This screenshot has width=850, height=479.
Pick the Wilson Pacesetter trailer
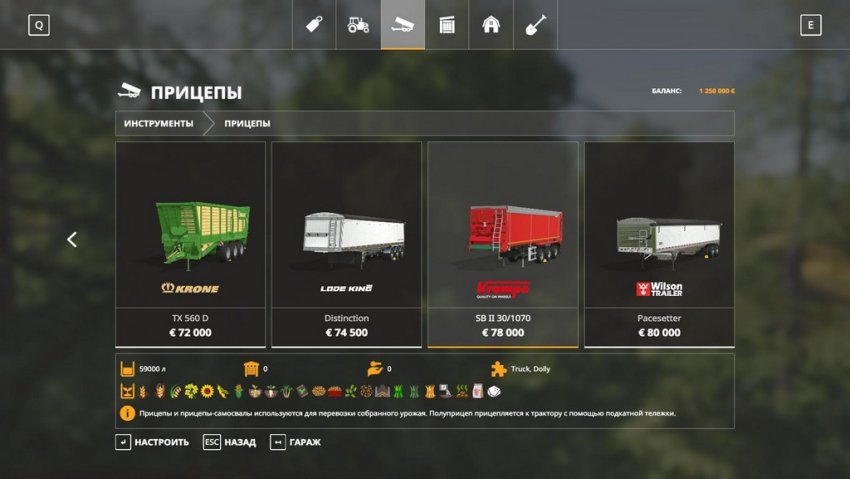[659, 243]
